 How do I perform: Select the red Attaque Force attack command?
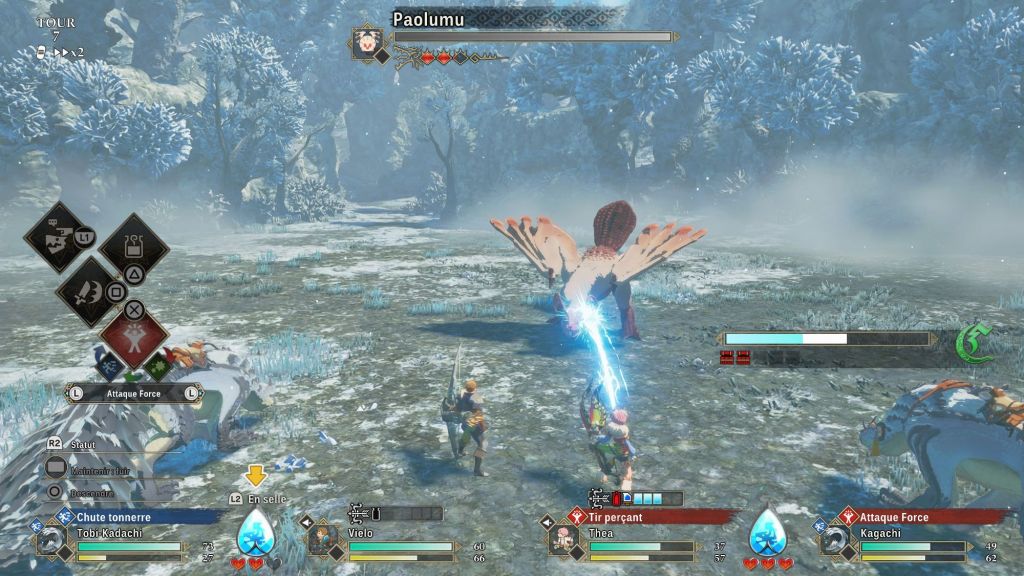coord(134,335)
